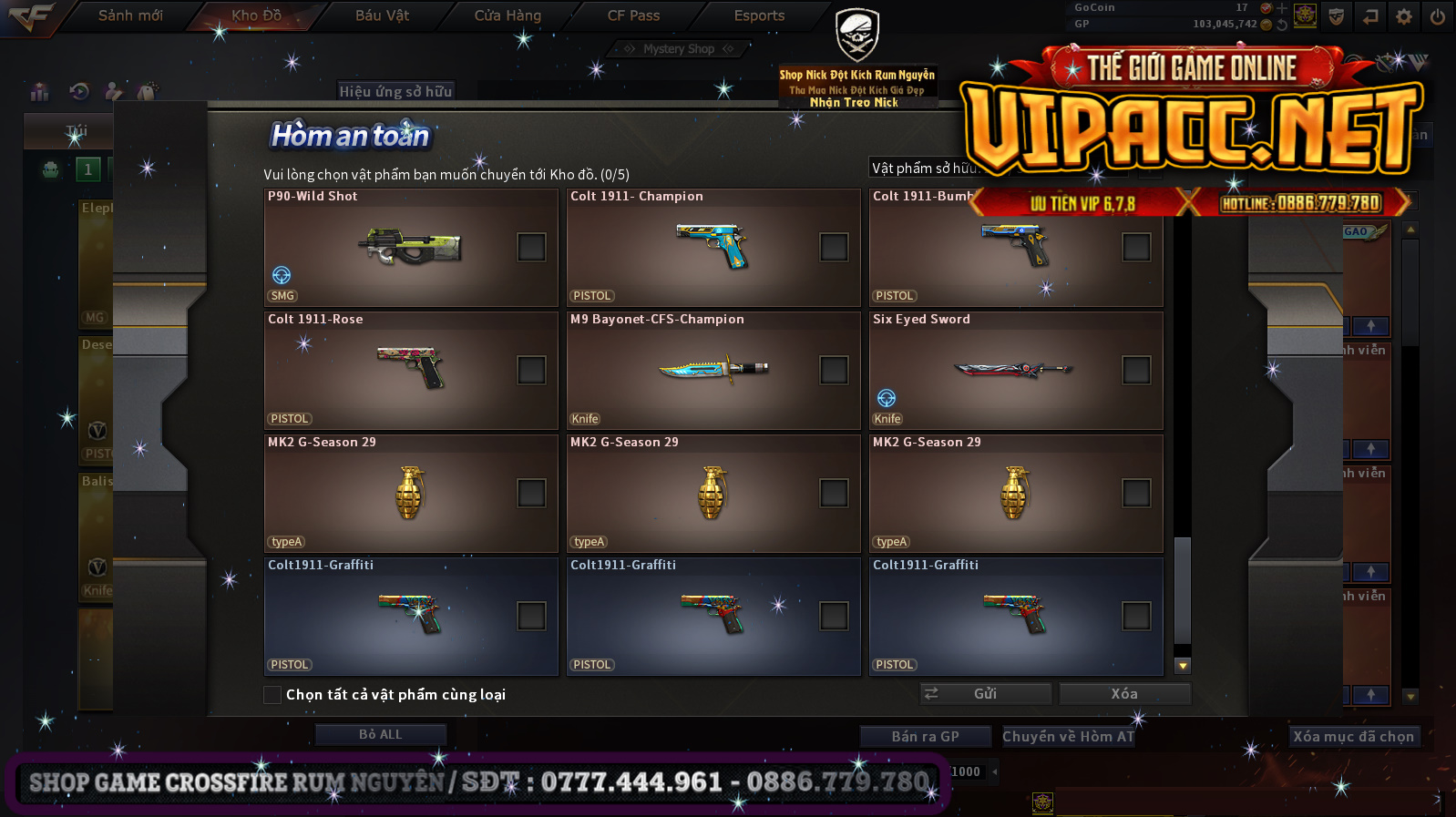
Task: Tick the Colt 1911- Champion checkbox
Action: point(834,247)
